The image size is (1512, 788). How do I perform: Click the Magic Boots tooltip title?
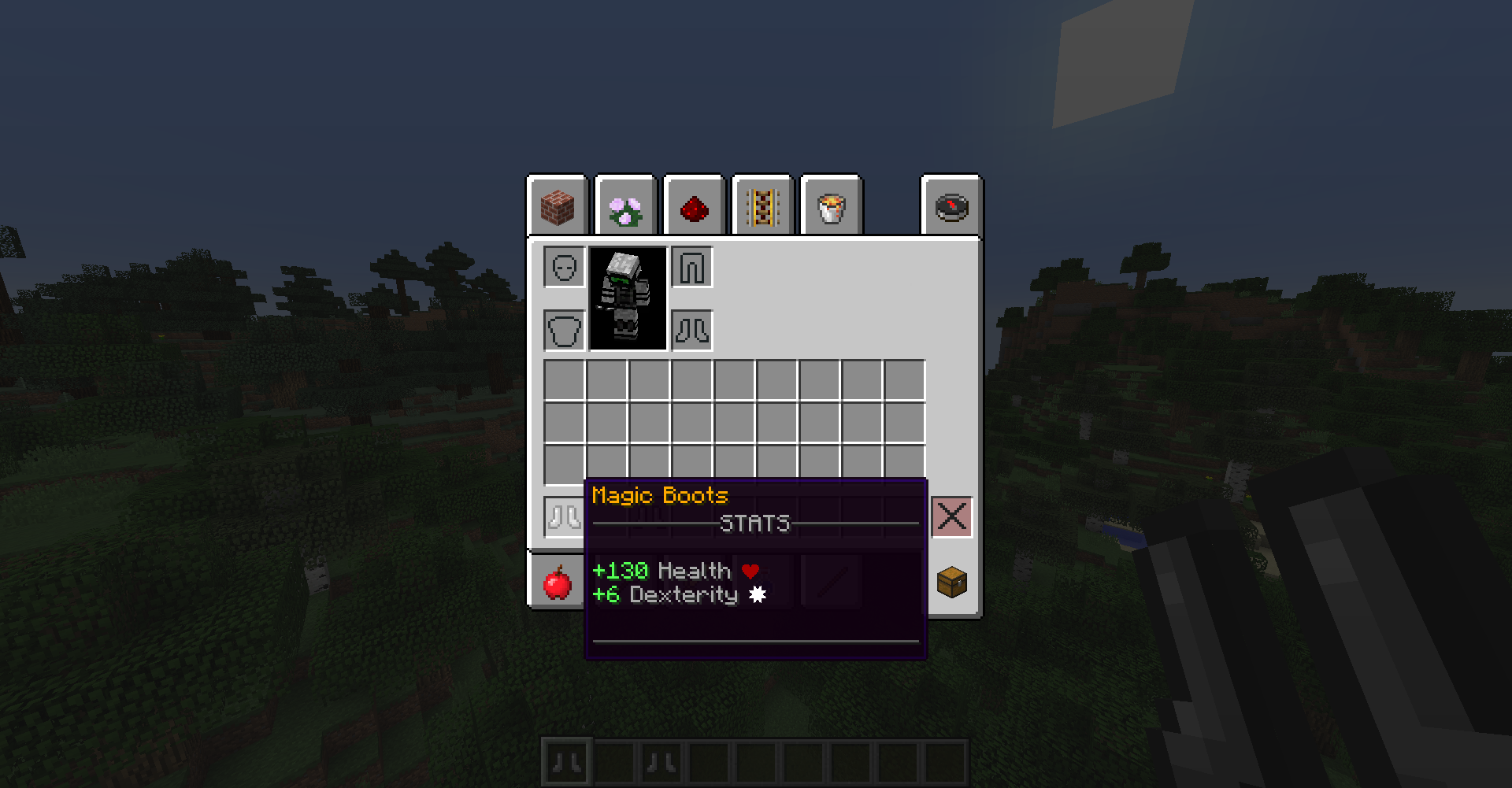pyautogui.click(x=660, y=495)
